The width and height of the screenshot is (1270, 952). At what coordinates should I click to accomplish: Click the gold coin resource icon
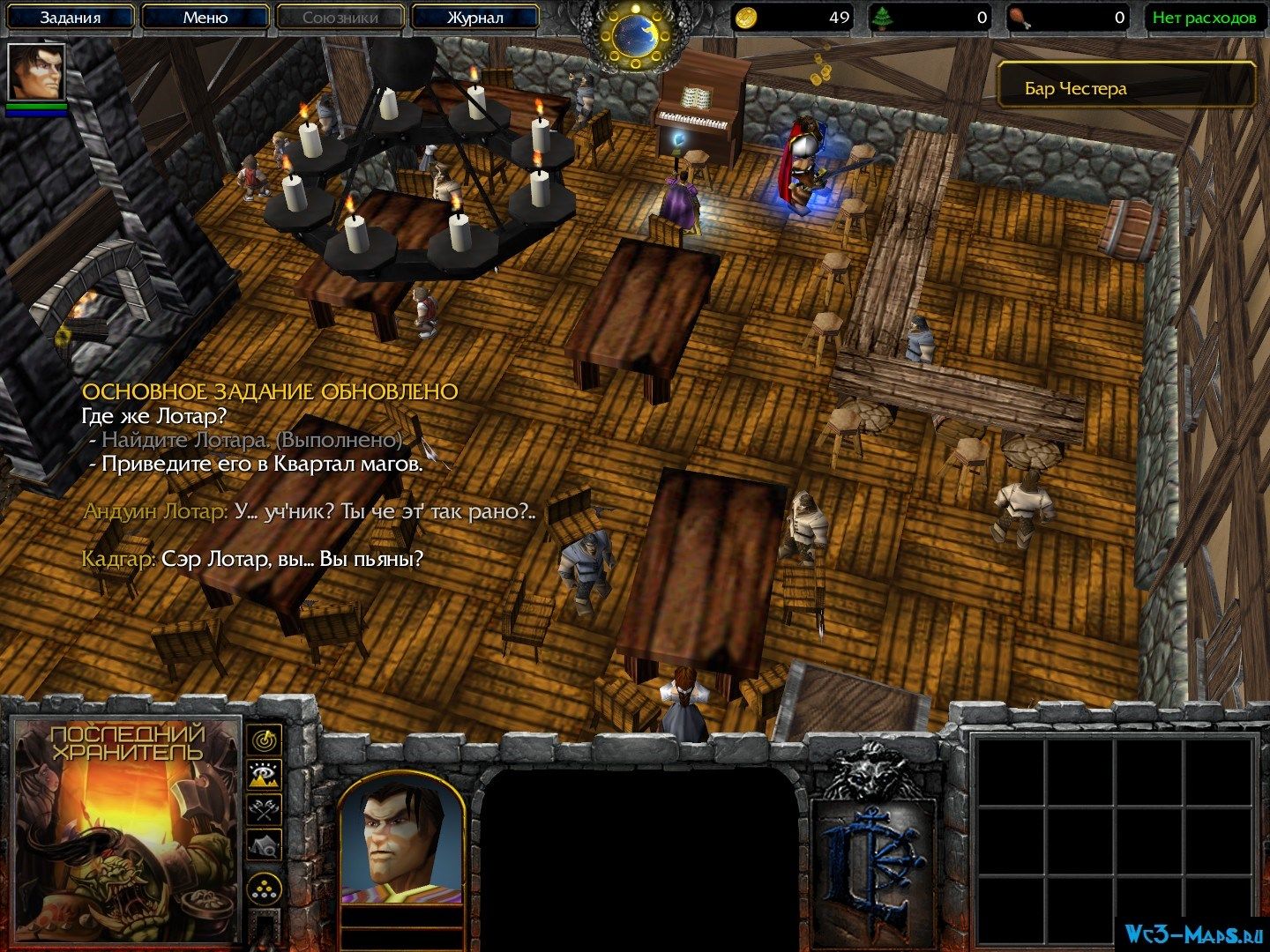point(747,17)
